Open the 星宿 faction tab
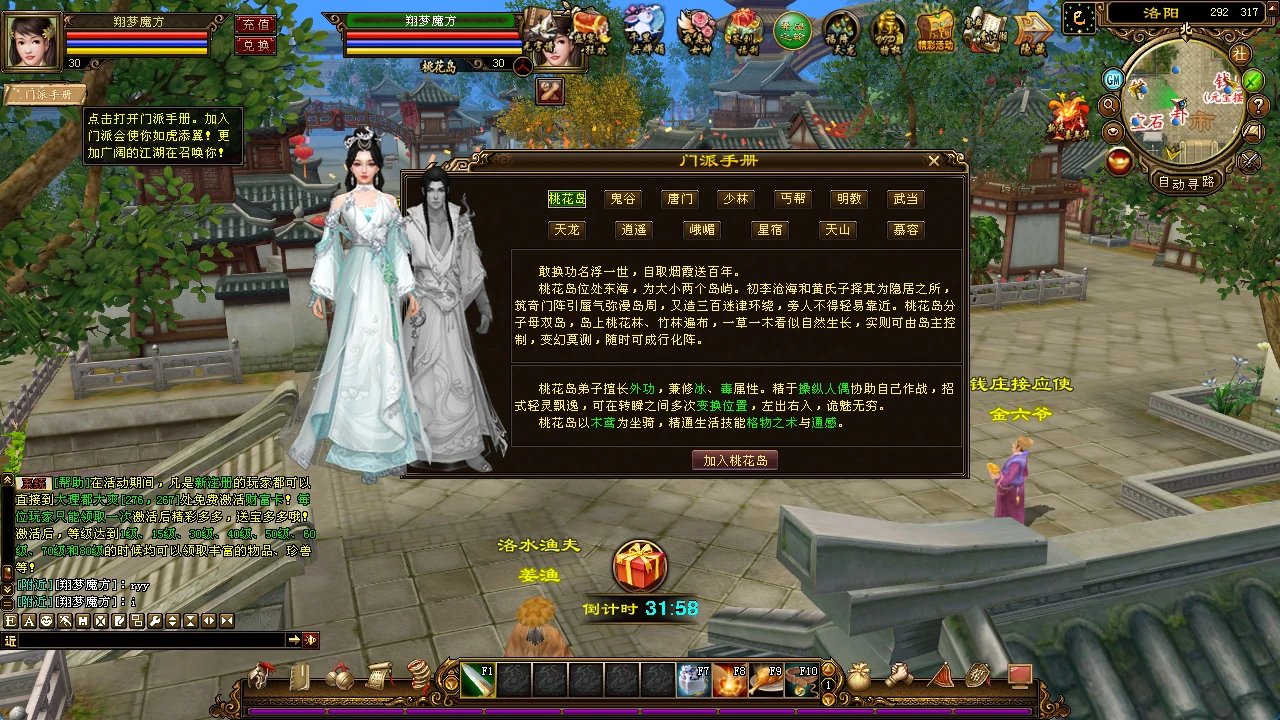Viewport: 1280px width, 720px height. click(x=770, y=230)
